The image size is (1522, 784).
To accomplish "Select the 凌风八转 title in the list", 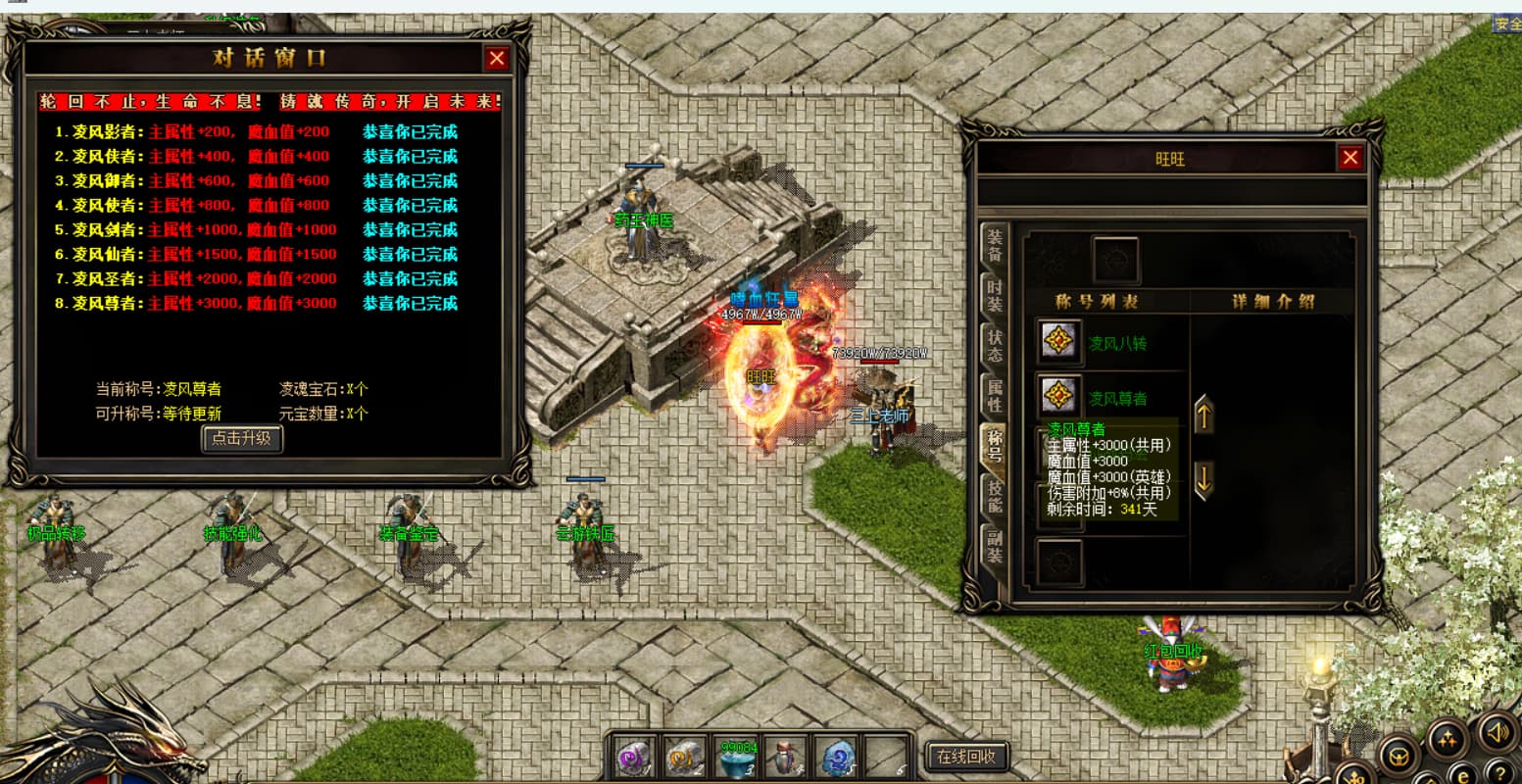I will pyautogui.click(x=1117, y=344).
